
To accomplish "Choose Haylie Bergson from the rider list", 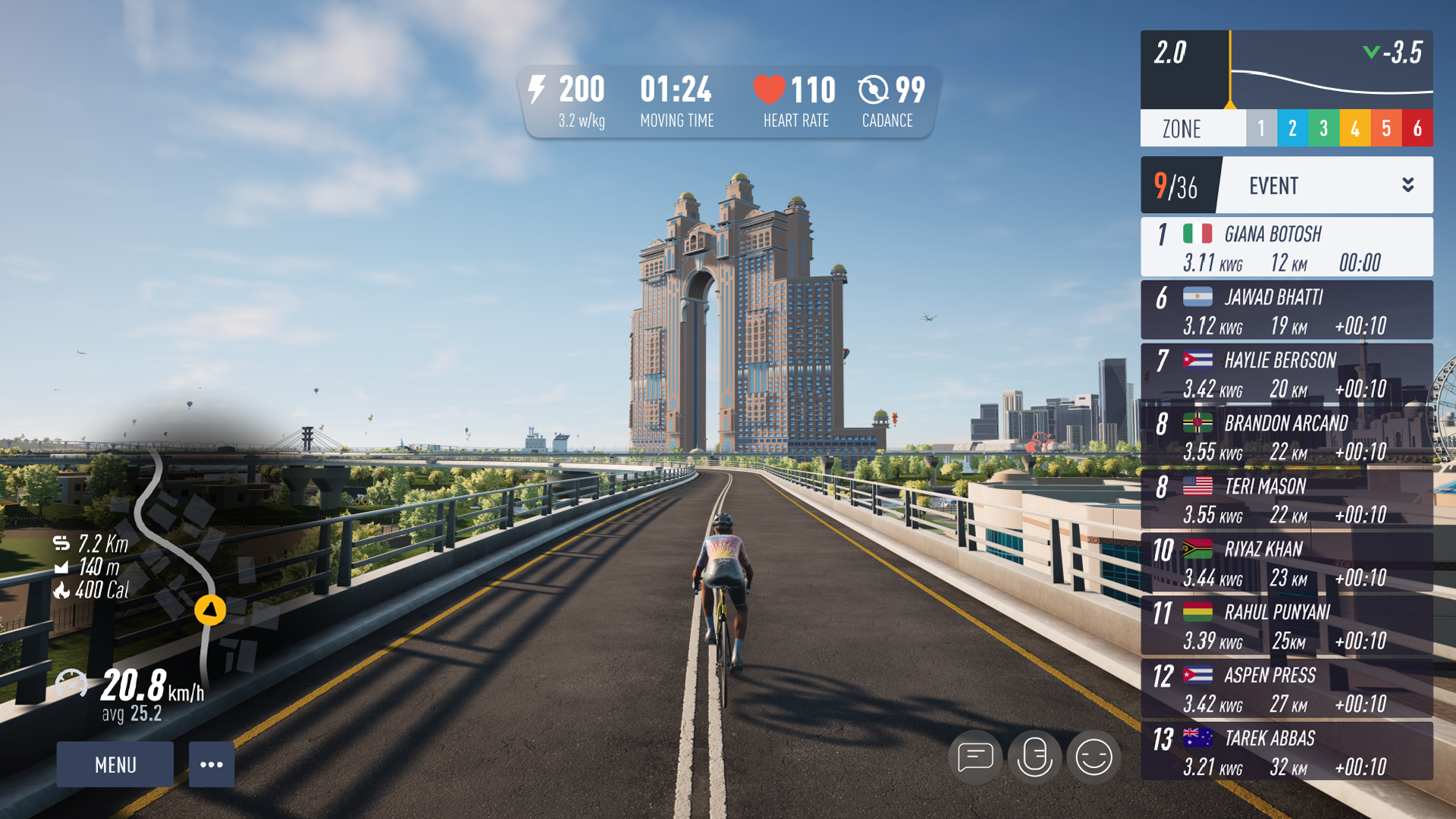I will (1287, 373).
